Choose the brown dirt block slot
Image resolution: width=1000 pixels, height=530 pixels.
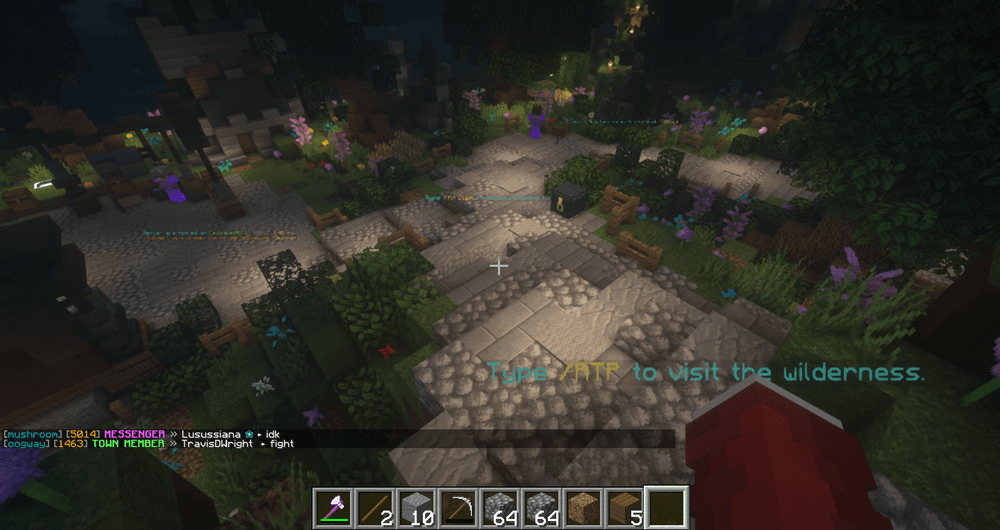click(x=582, y=508)
